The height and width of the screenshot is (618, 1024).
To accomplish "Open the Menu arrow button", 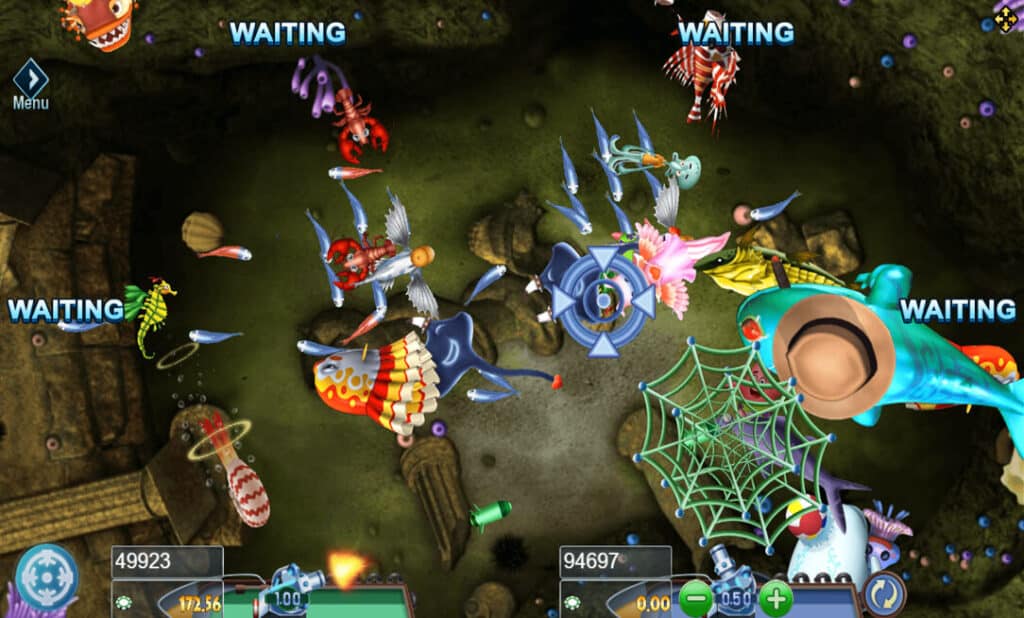I will [30, 78].
